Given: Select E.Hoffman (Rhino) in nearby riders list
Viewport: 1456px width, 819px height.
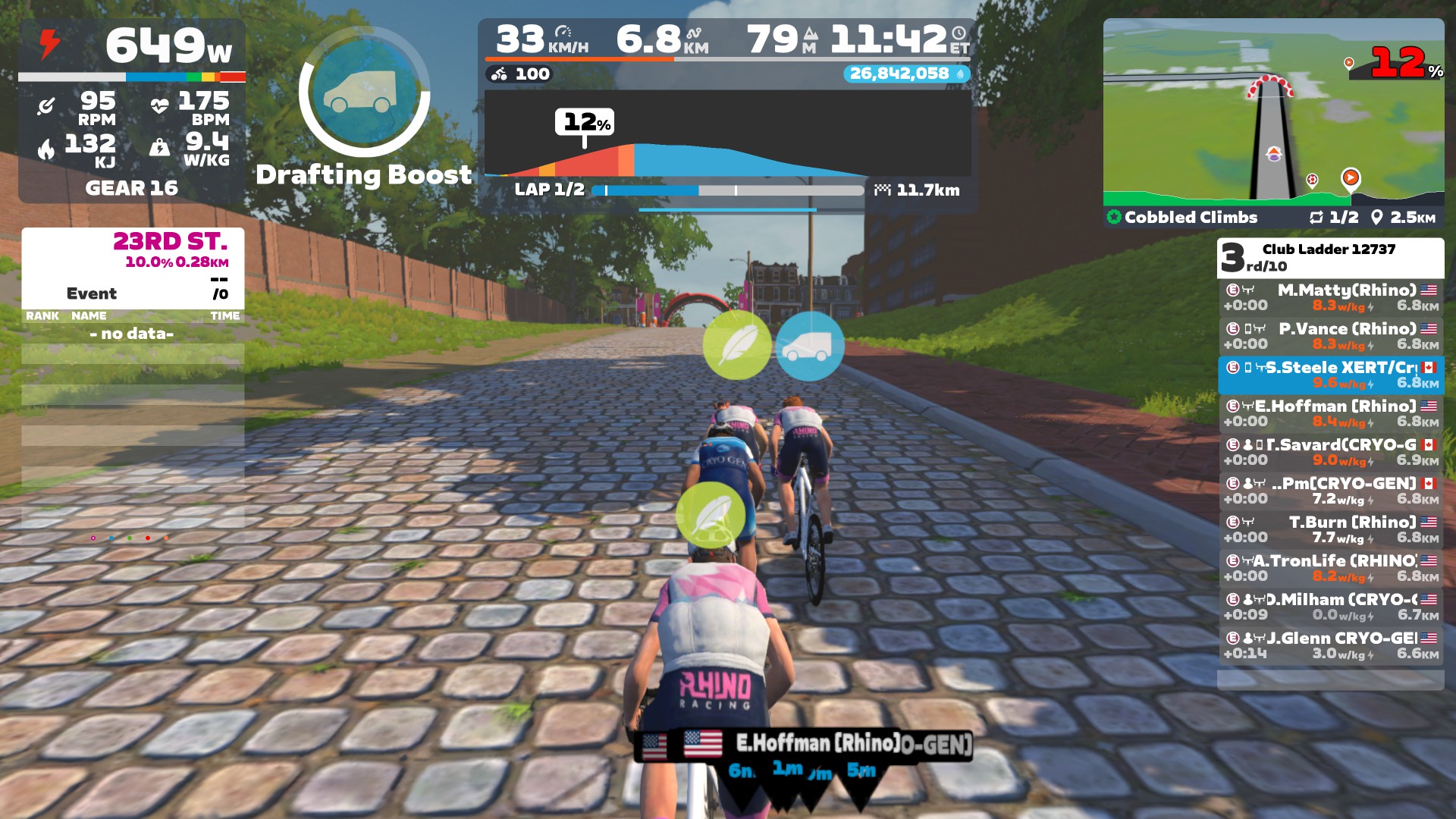Looking at the screenshot, I should point(1331,413).
